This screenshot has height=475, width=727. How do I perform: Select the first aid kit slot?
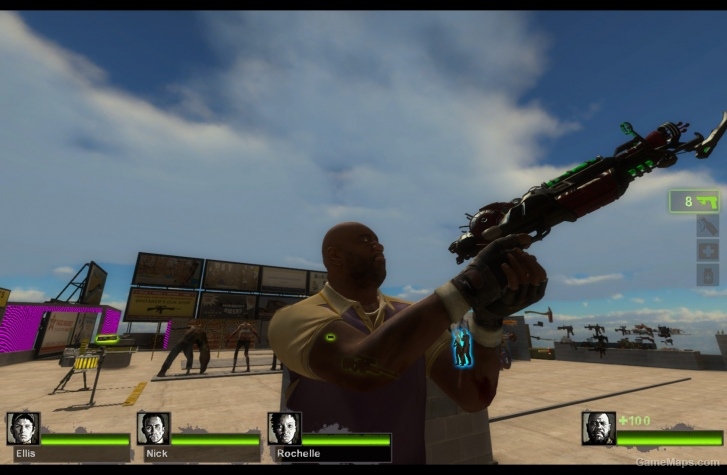pyautogui.click(x=707, y=250)
